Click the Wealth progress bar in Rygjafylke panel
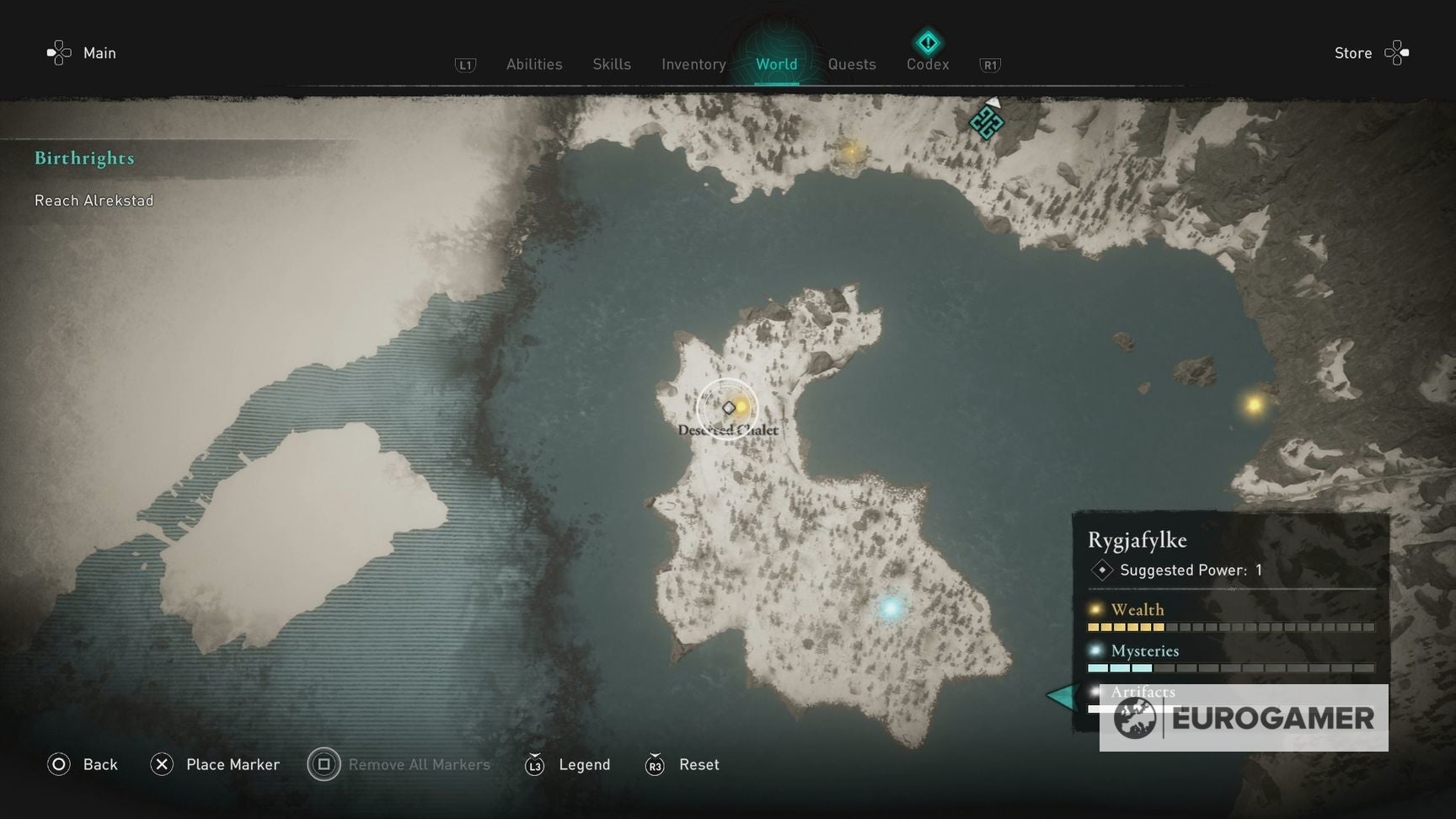 click(x=1230, y=627)
